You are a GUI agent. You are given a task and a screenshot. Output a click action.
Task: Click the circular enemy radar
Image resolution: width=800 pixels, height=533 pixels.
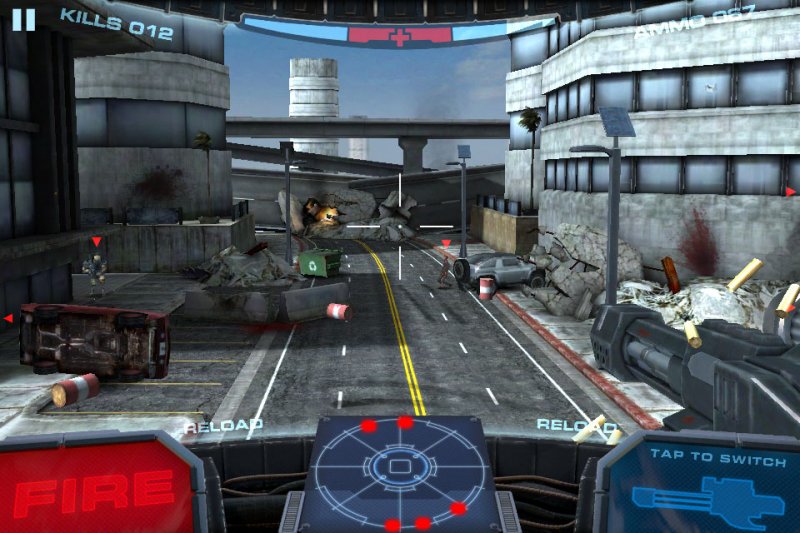point(399,470)
